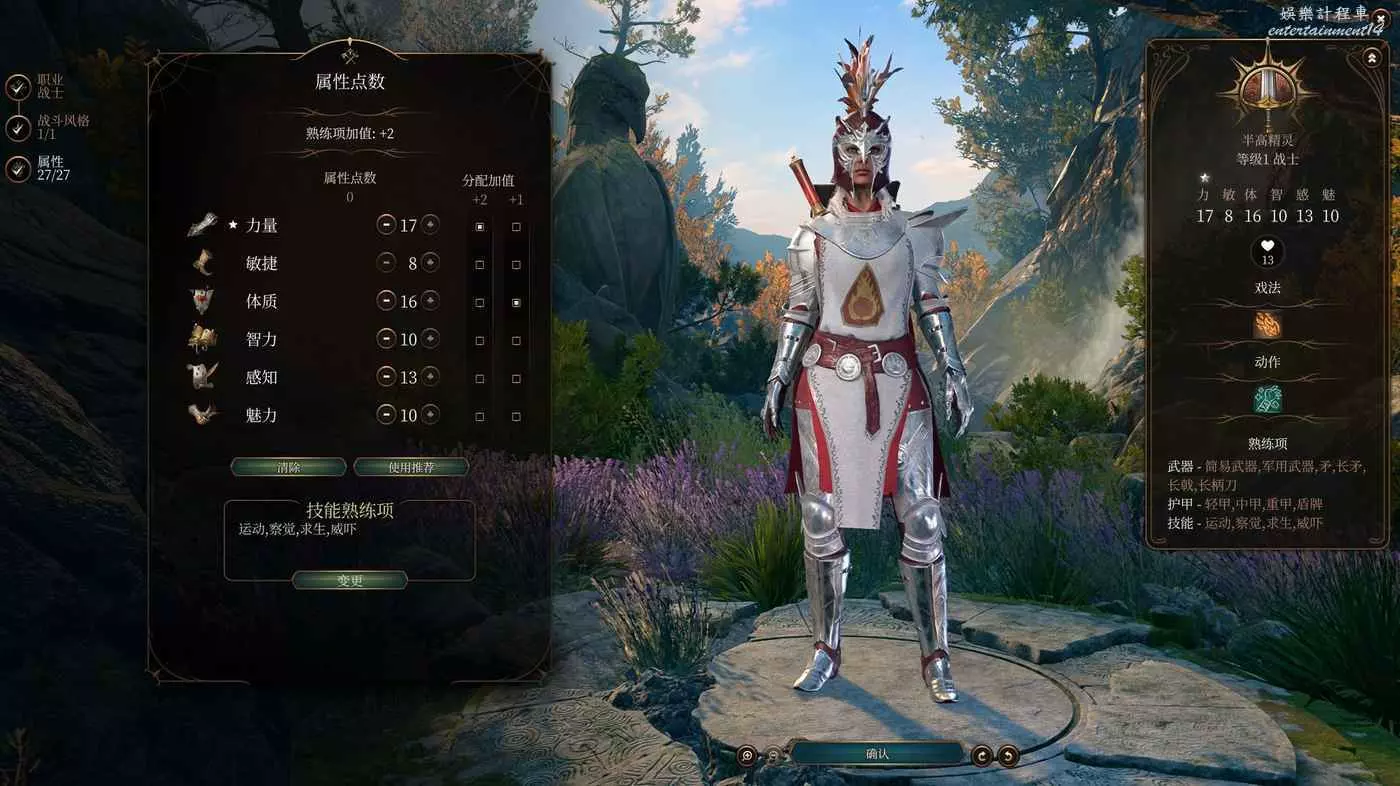Viewport: 1400px width, 786px height.
Task: Inspect the cantrip icon under 戏法
Action: pyautogui.click(x=1267, y=325)
